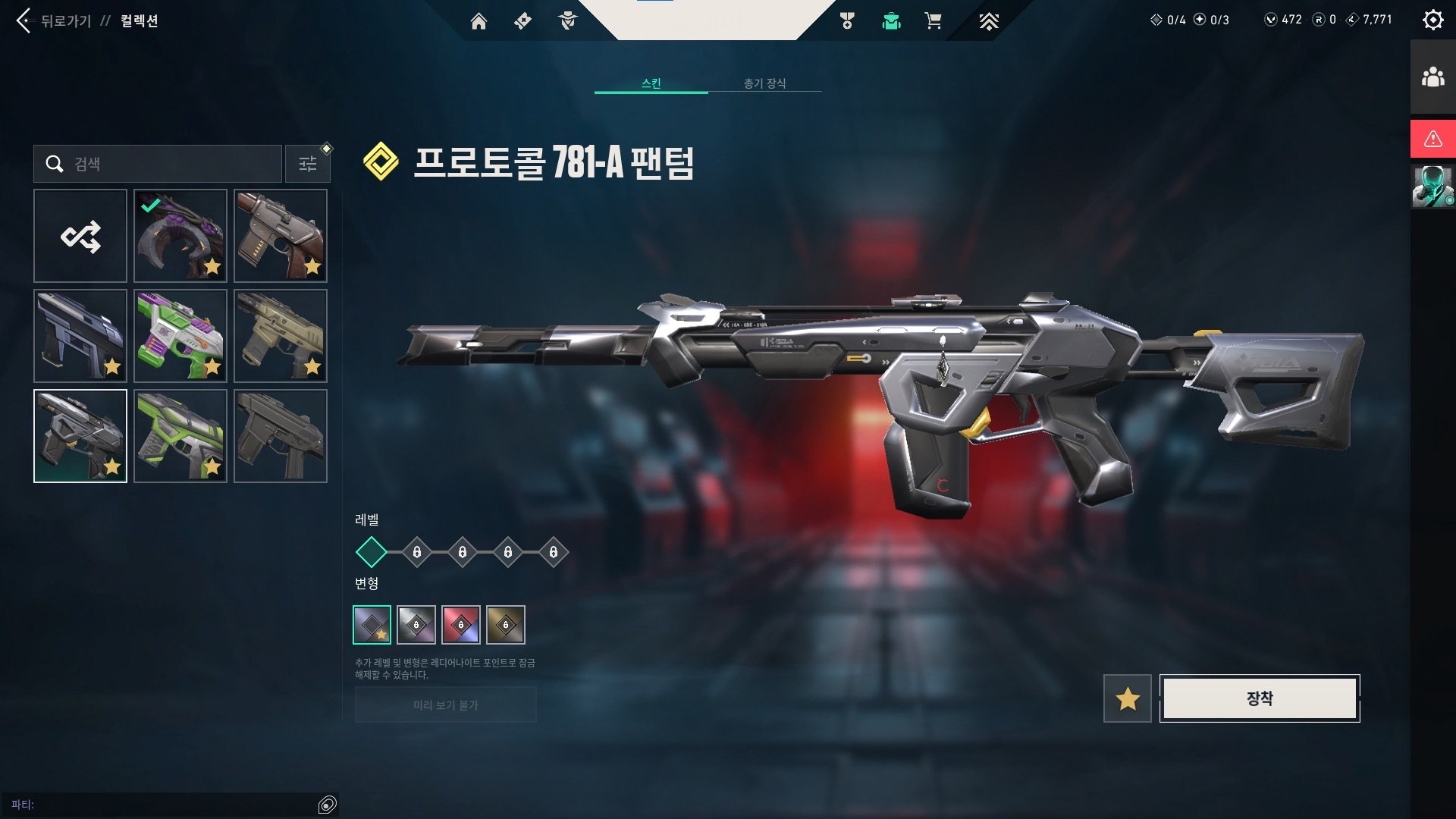The image size is (1456, 819).
Task: Choose the purple claw skin thumbnail
Action: point(180,236)
